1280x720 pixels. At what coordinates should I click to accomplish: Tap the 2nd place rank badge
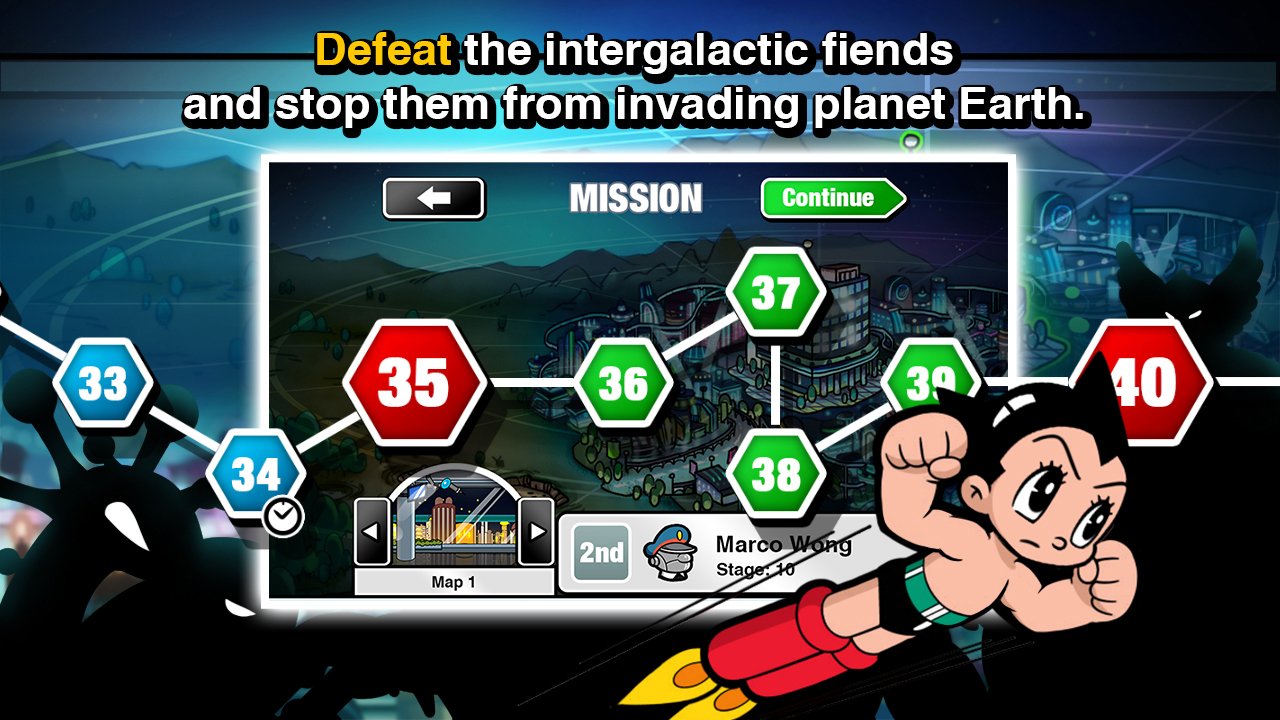coord(600,553)
